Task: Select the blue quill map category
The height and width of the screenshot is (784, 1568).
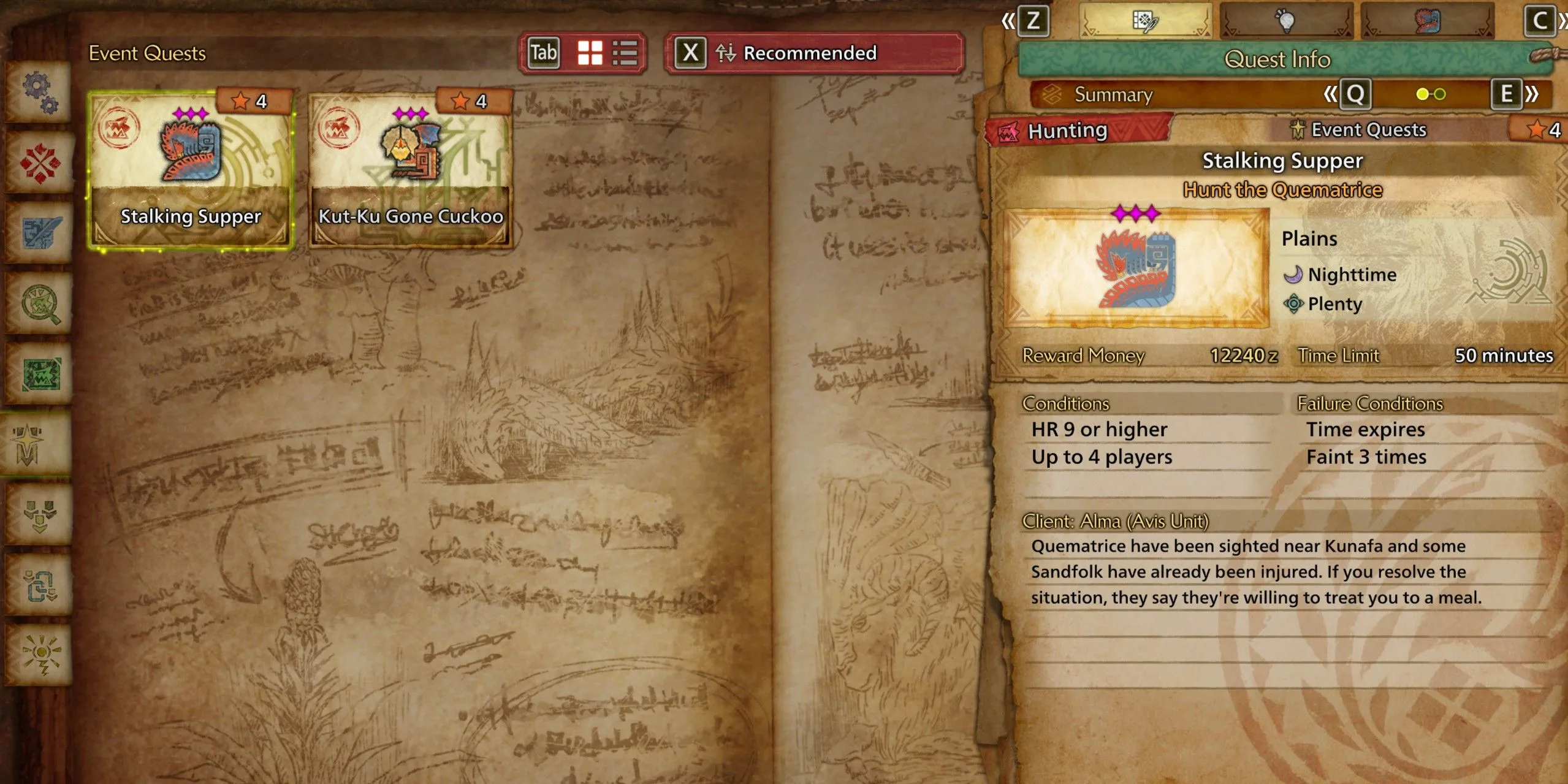Action: (x=40, y=233)
